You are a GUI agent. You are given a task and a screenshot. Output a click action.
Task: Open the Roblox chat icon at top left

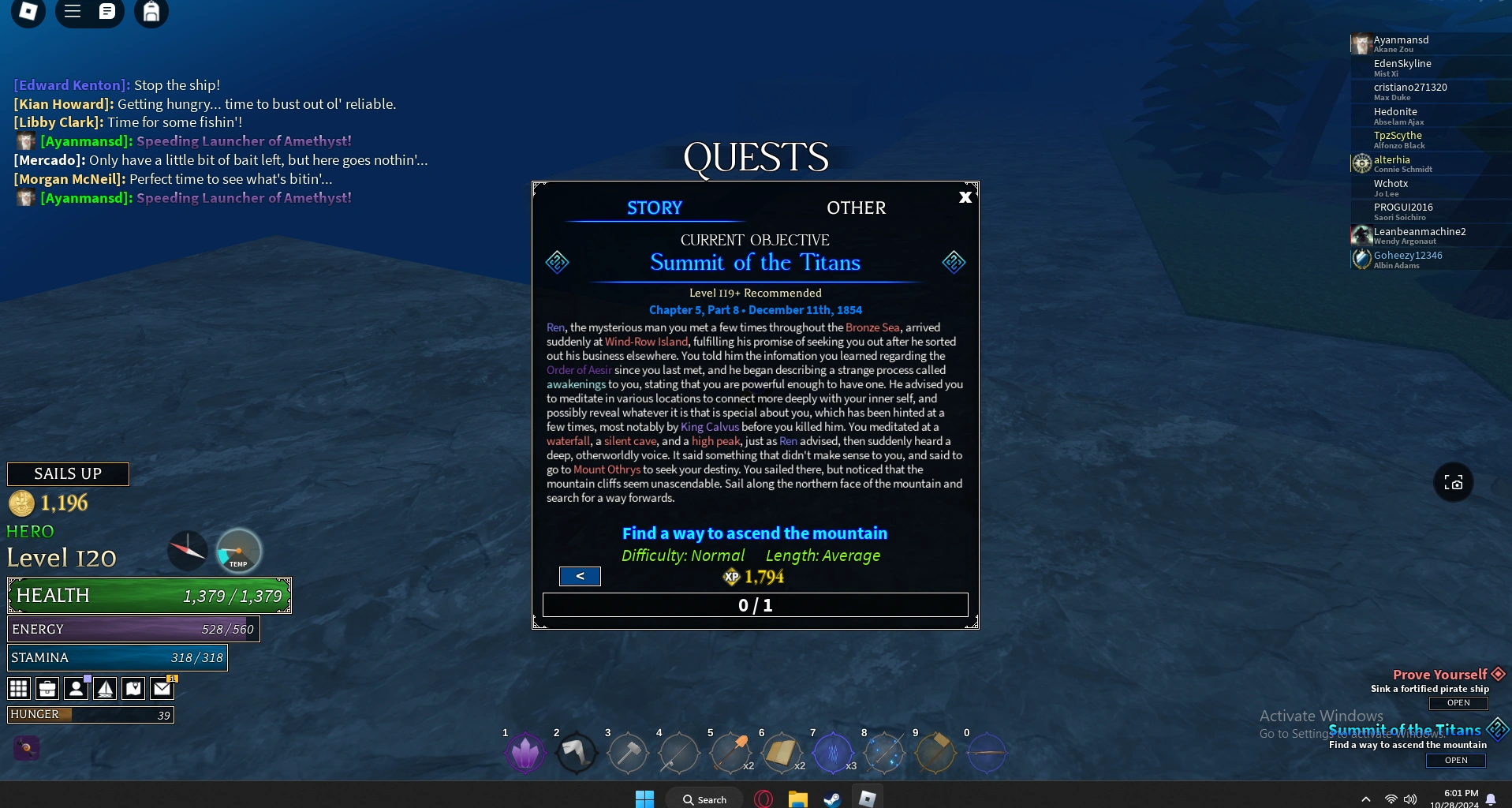[x=107, y=12]
